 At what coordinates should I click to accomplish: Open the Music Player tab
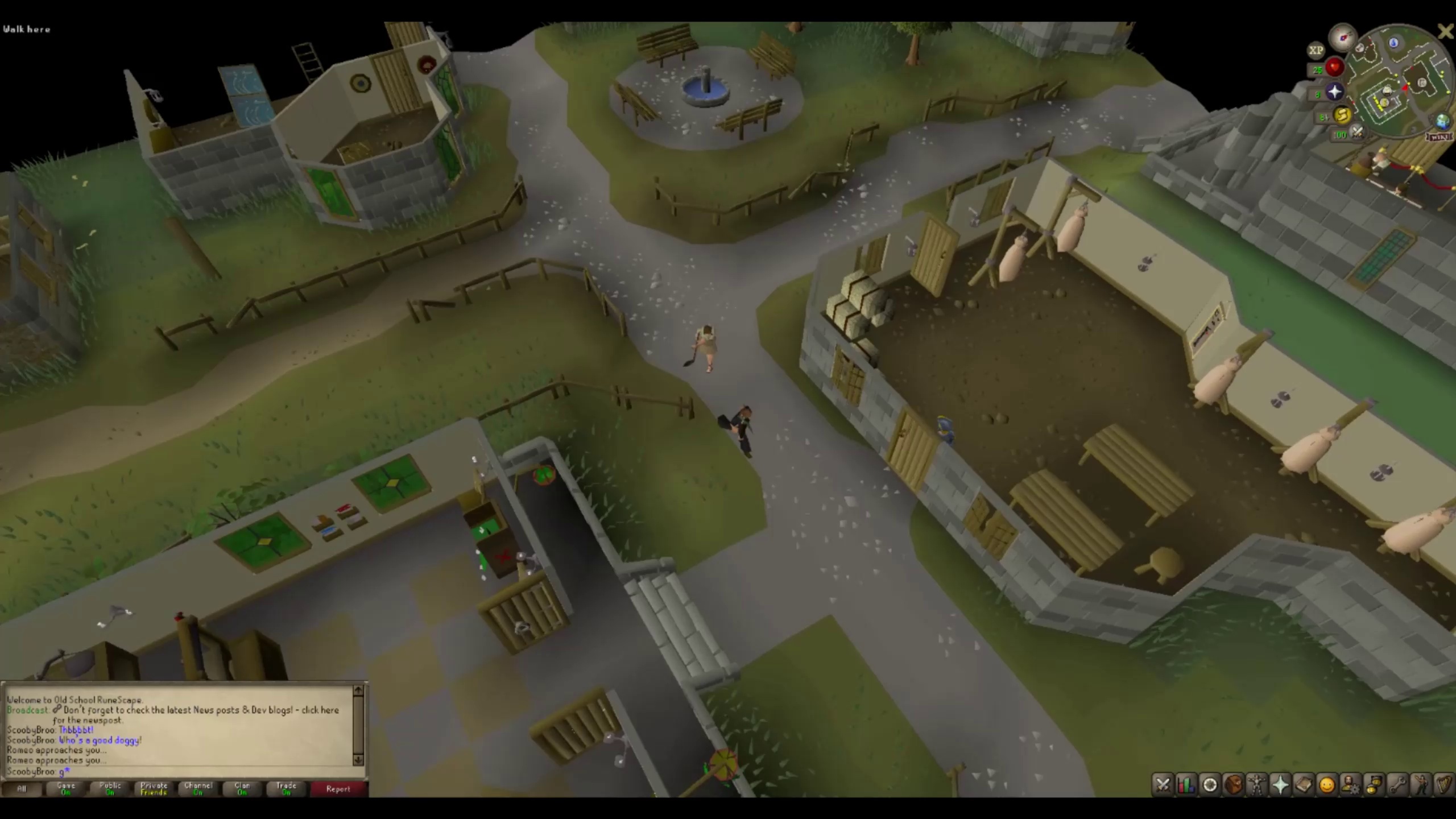pyautogui.click(x=1445, y=785)
